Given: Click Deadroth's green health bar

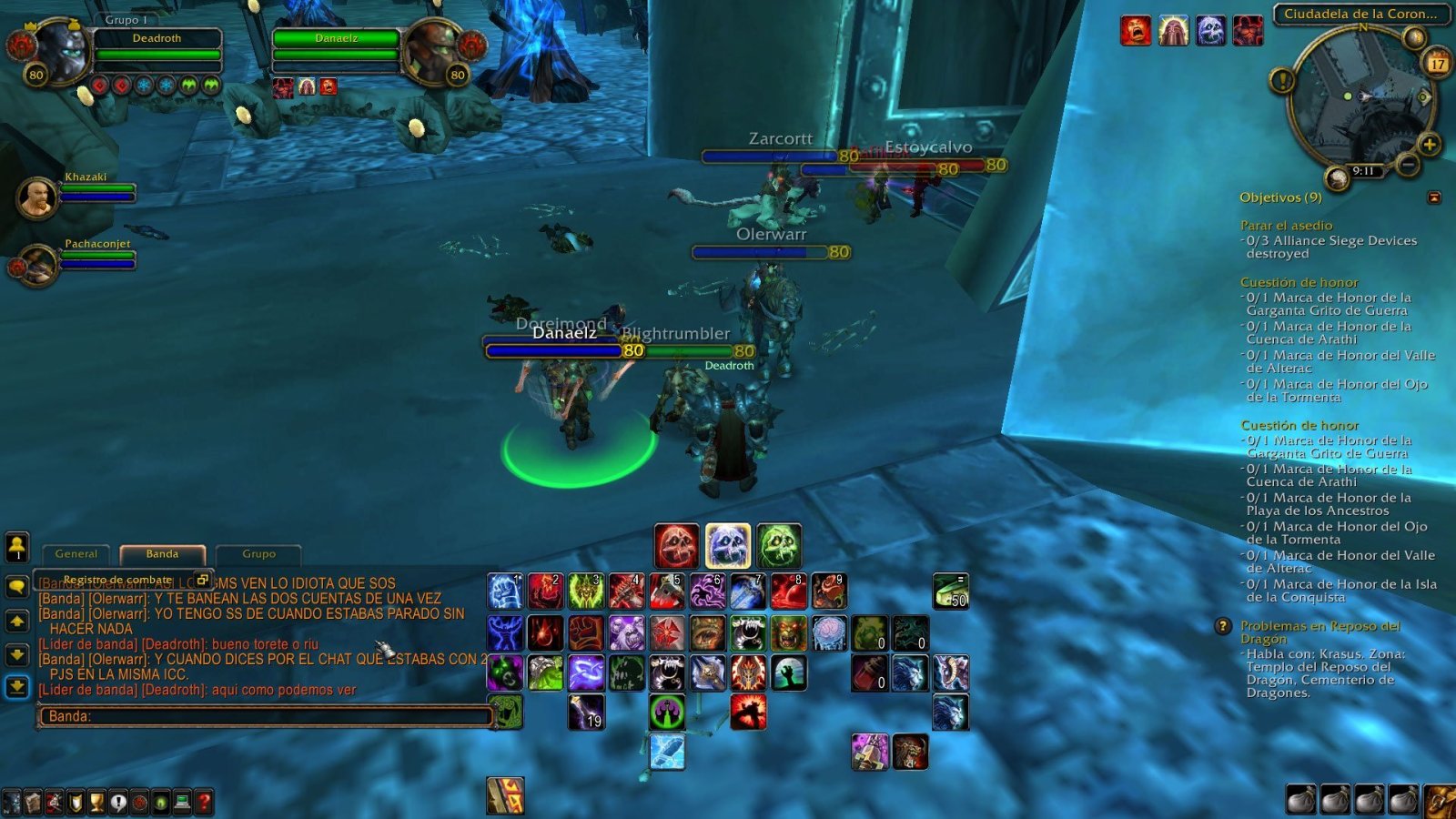Looking at the screenshot, I should [159, 55].
